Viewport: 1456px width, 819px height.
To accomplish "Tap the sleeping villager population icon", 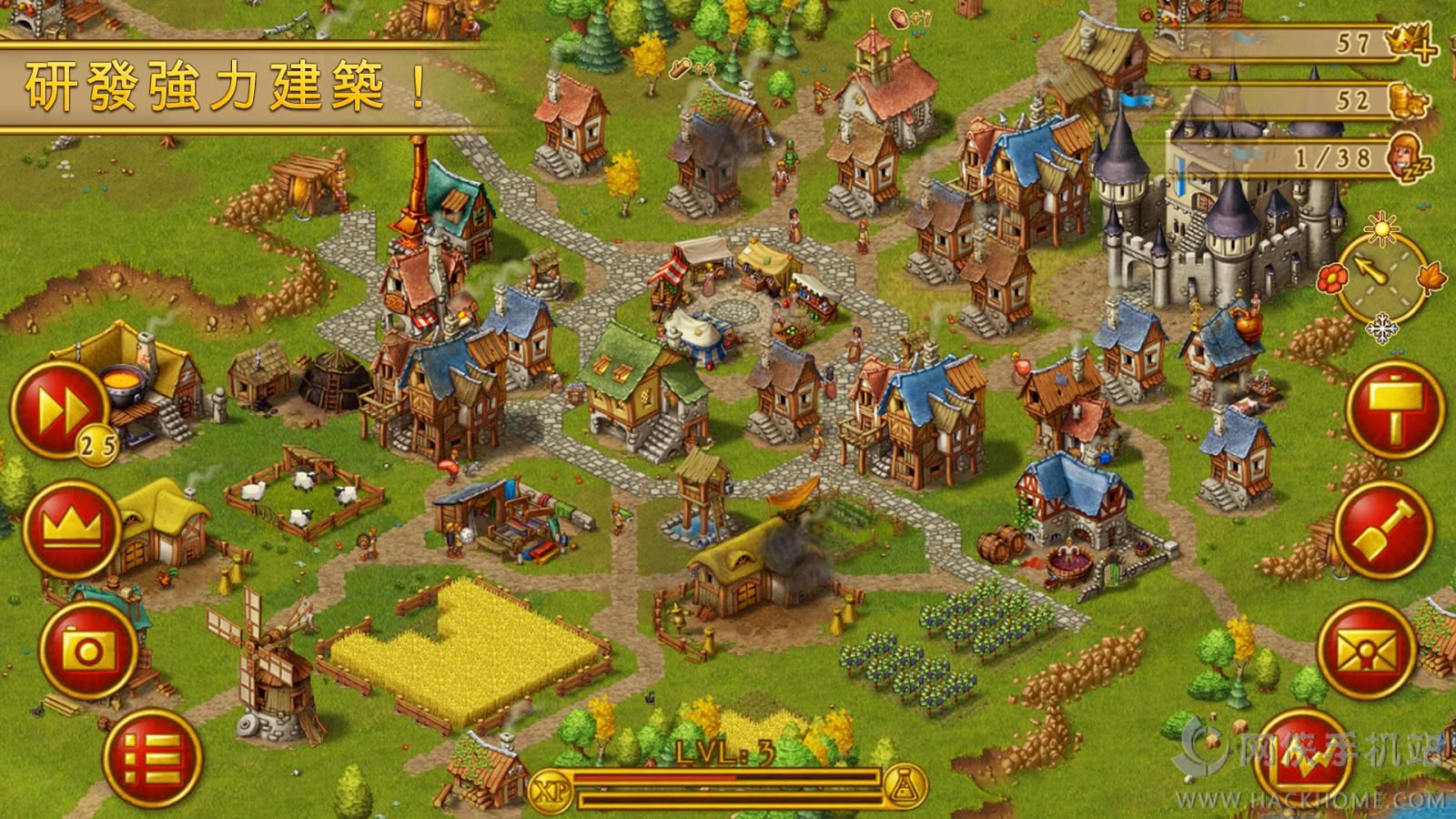I will tap(1410, 156).
